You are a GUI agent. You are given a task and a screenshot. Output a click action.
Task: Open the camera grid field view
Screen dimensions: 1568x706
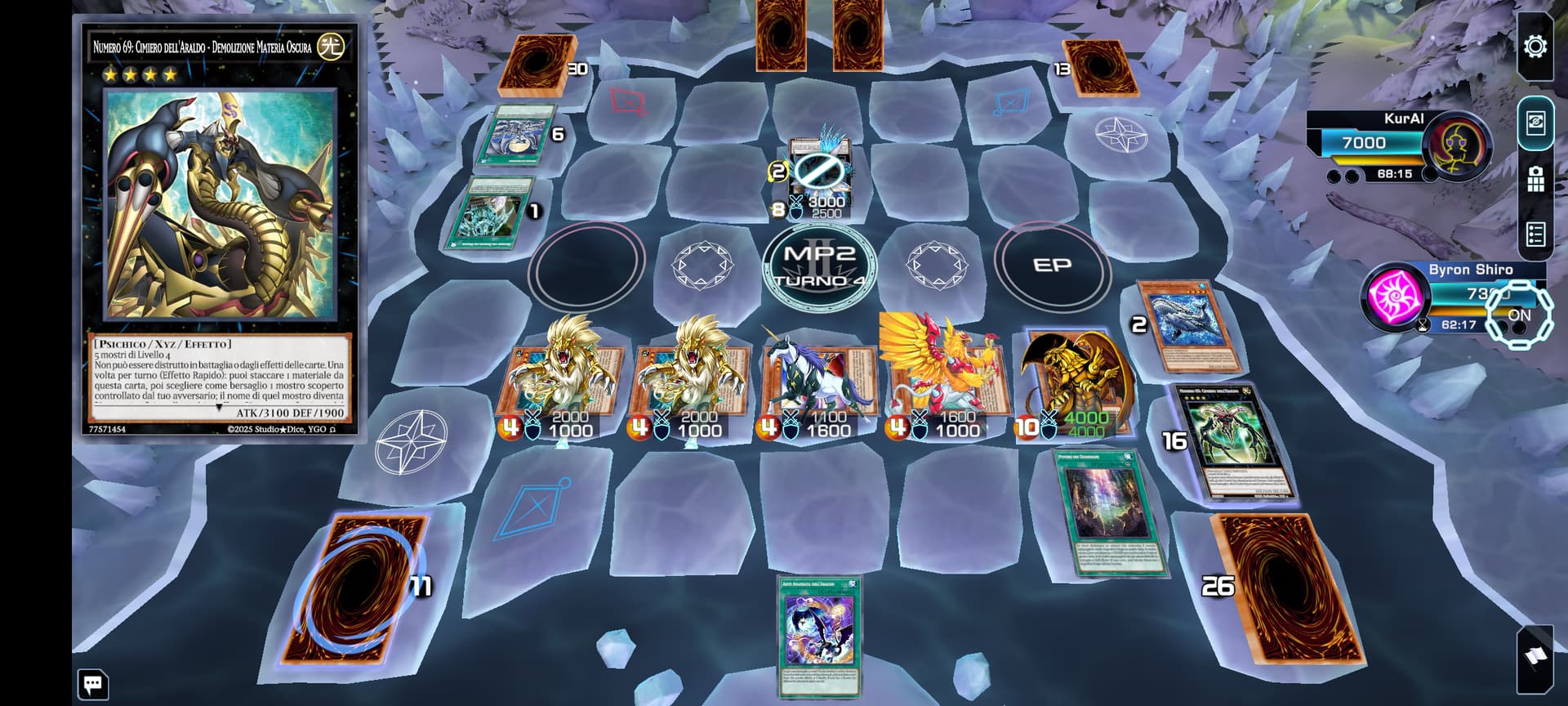coord(1535,179)
